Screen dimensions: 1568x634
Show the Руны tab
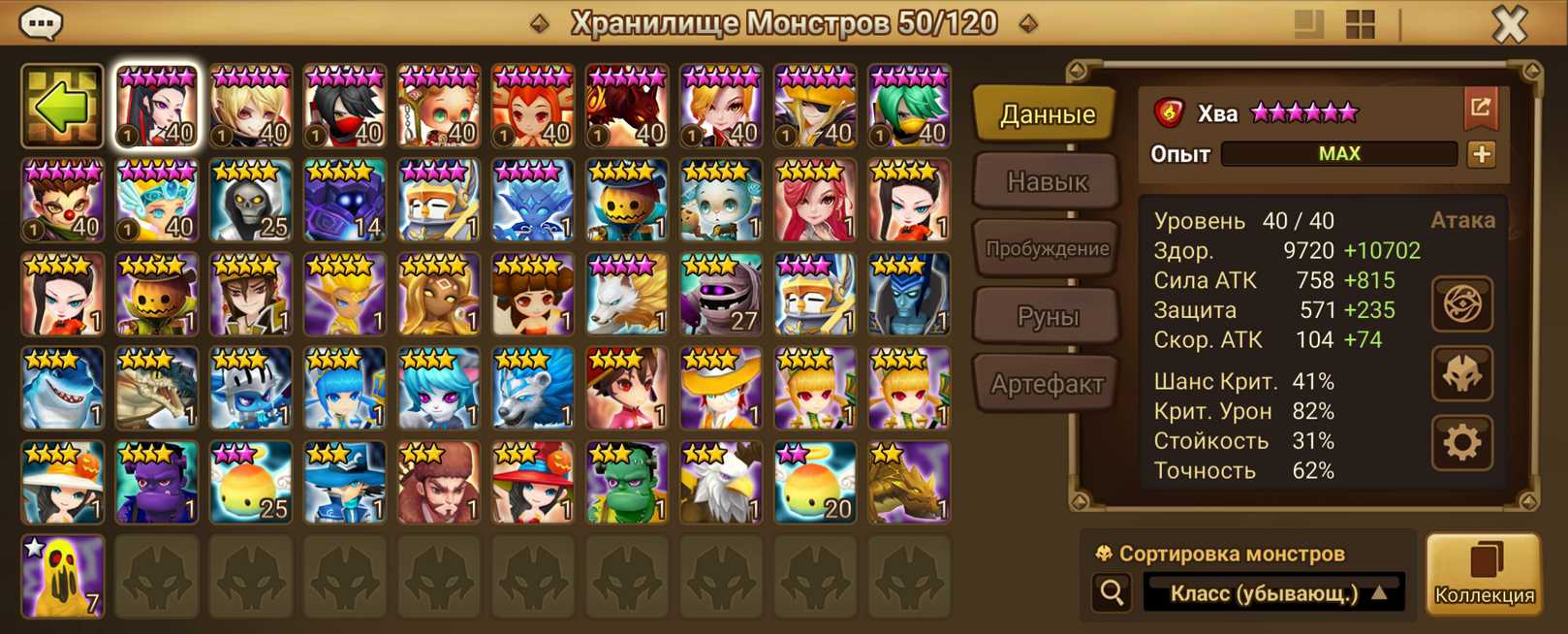[x=1047, y=316]
